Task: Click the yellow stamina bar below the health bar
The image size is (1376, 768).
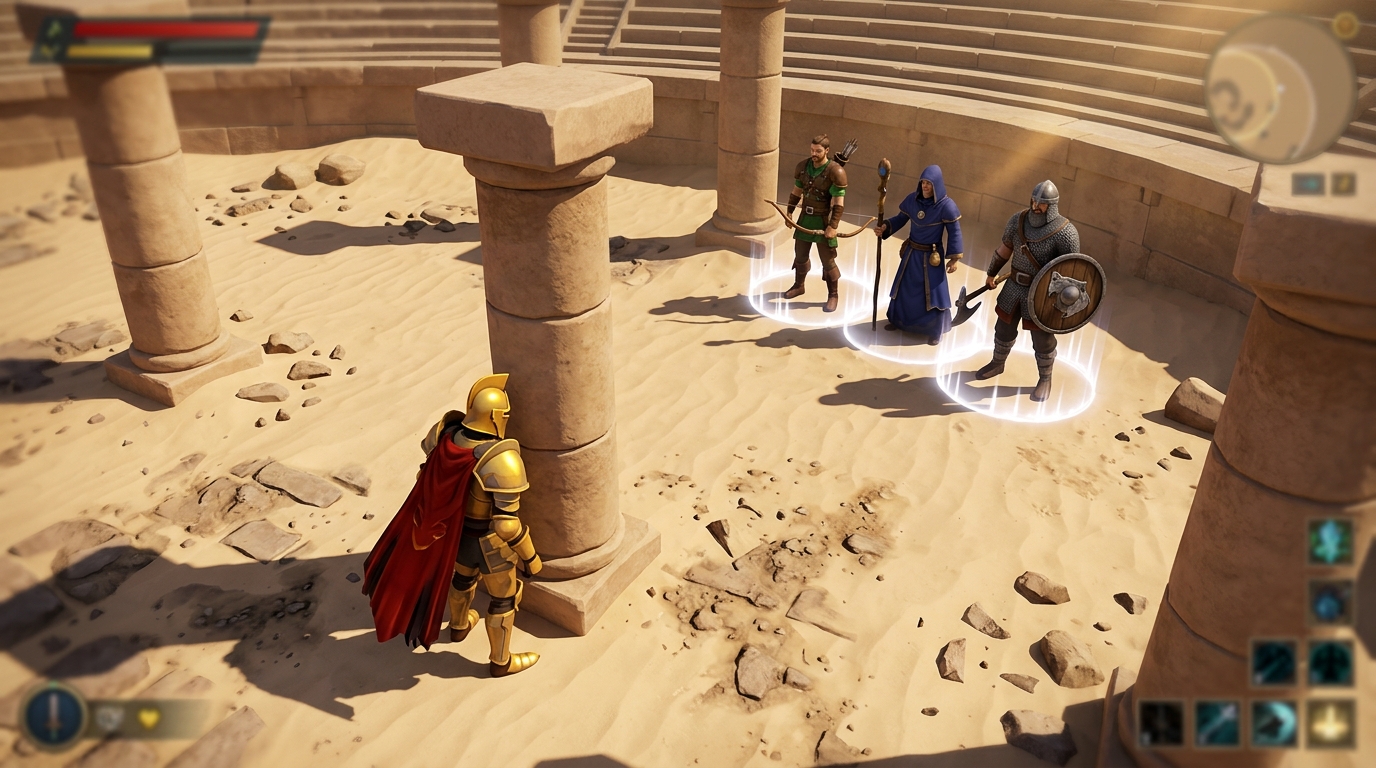Action: (x=110, y=50)
